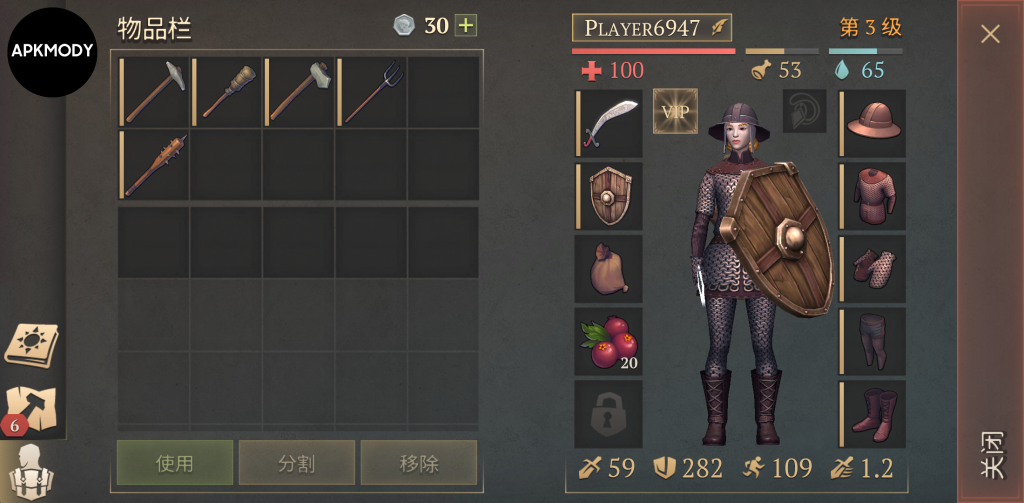The image size is (1024, 503).
Task: Select the sack bag slot
Action: click(609, 269)
